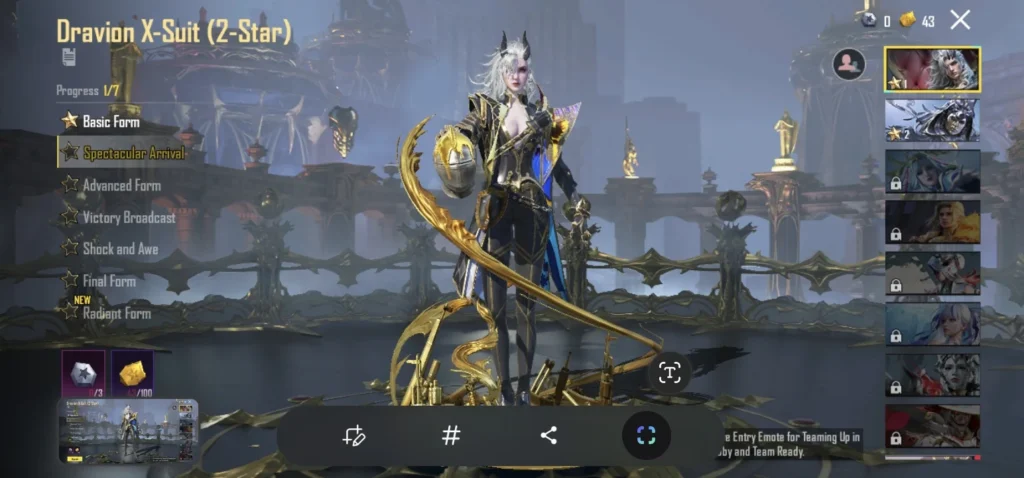Open the Advanced Form entry
This screenshot has width=1024, height=478.
[121, 185]
